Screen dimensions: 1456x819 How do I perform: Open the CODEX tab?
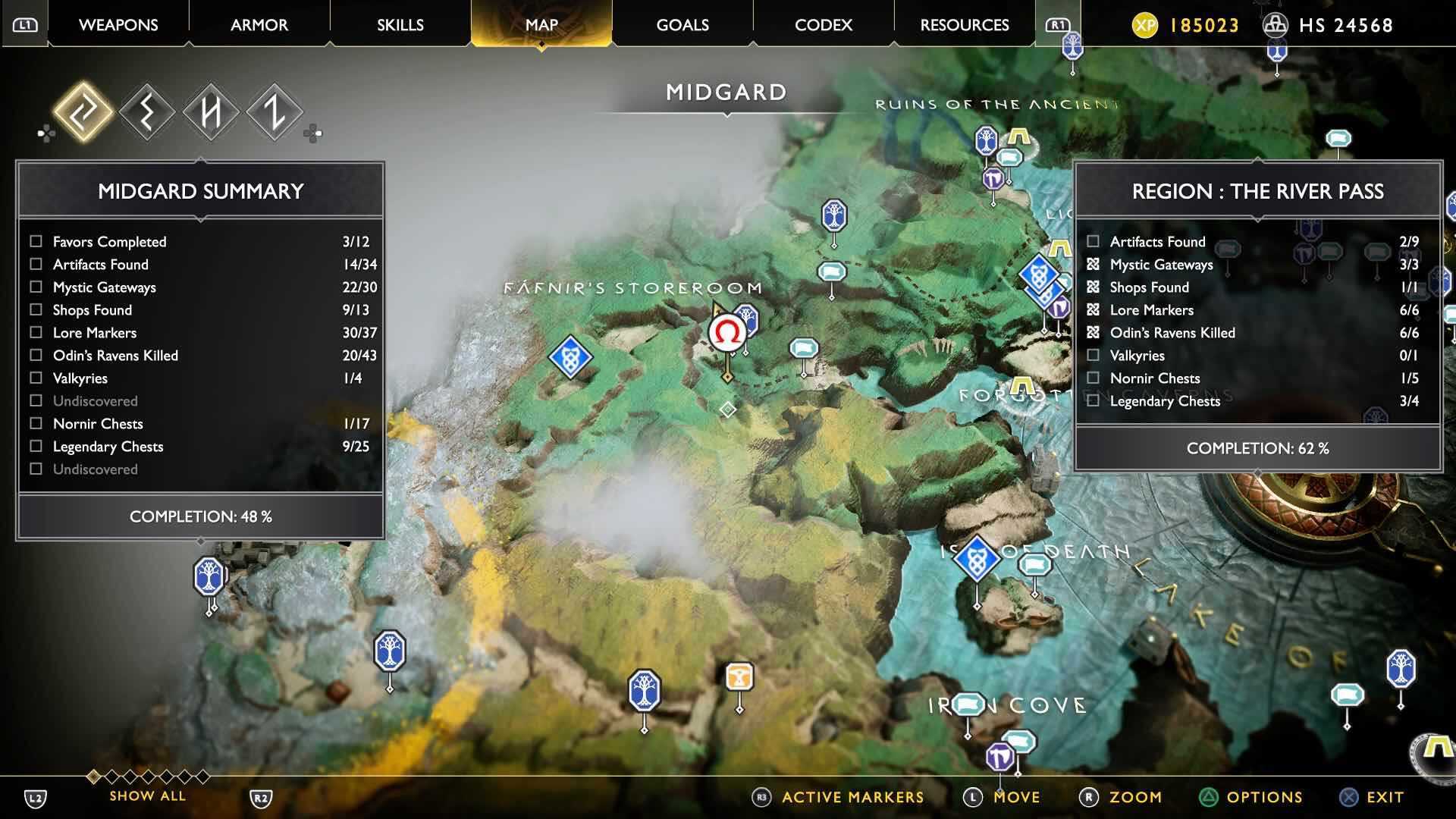823,24
